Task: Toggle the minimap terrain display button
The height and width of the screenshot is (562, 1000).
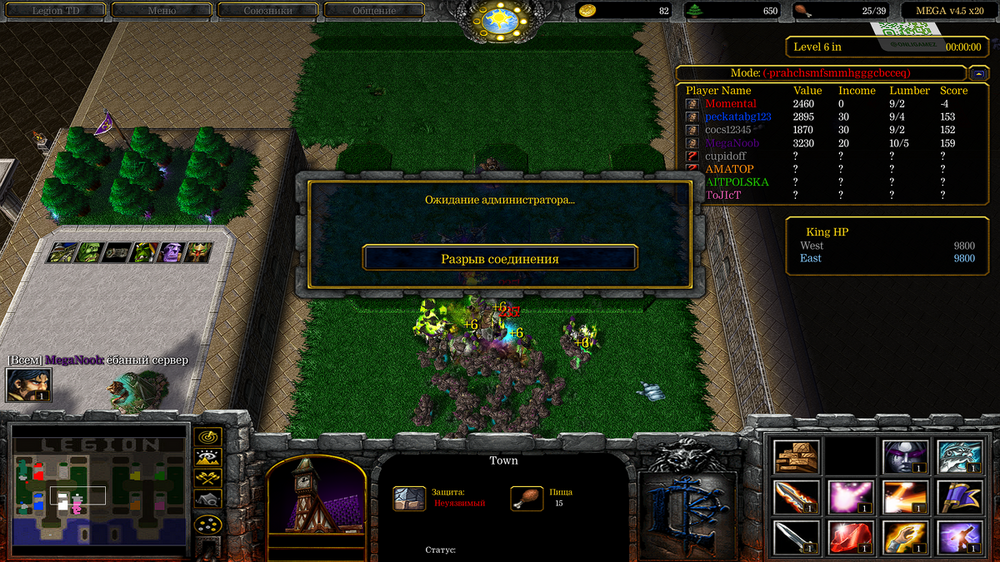Action: 208,457
